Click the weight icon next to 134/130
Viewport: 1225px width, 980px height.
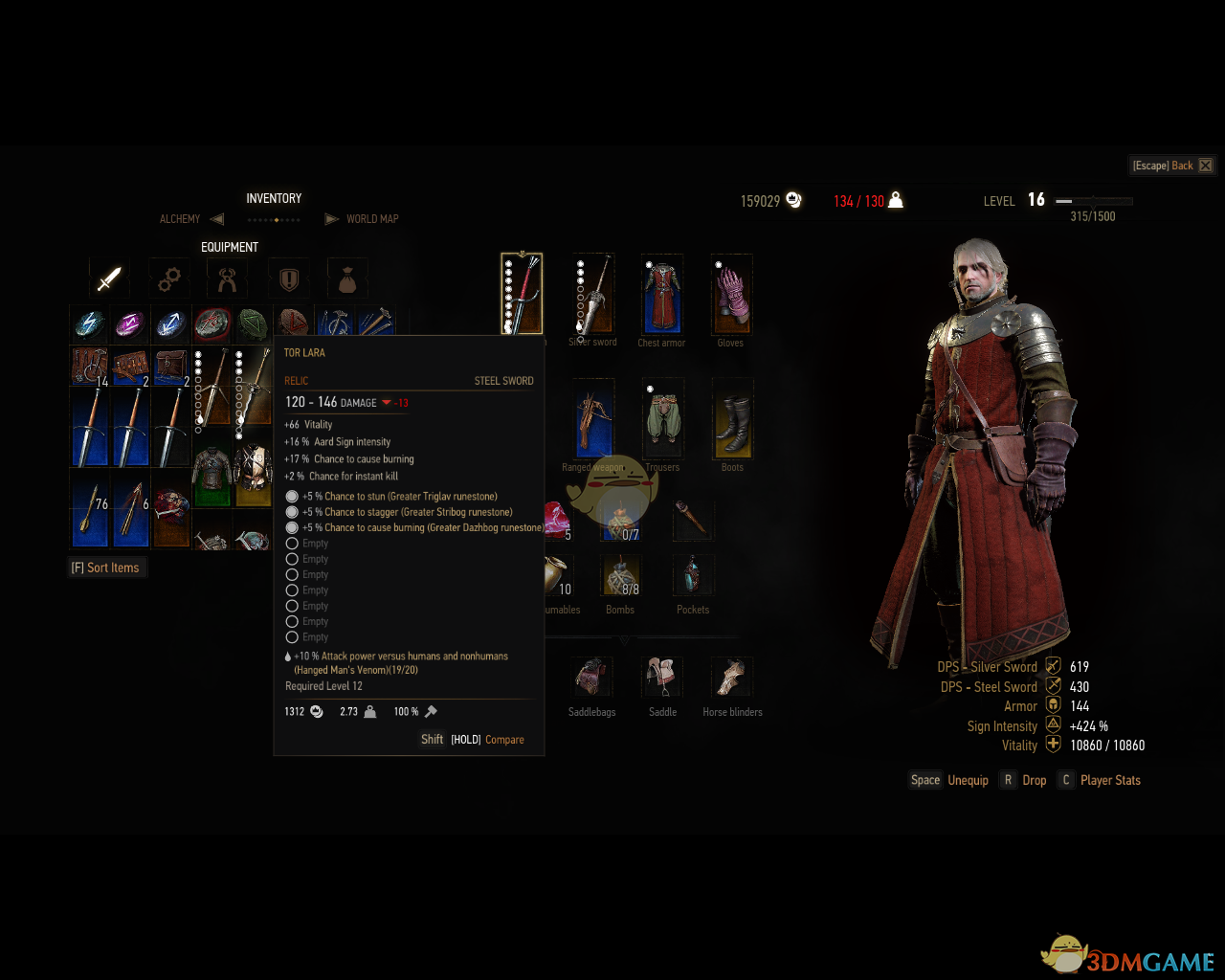895,200
